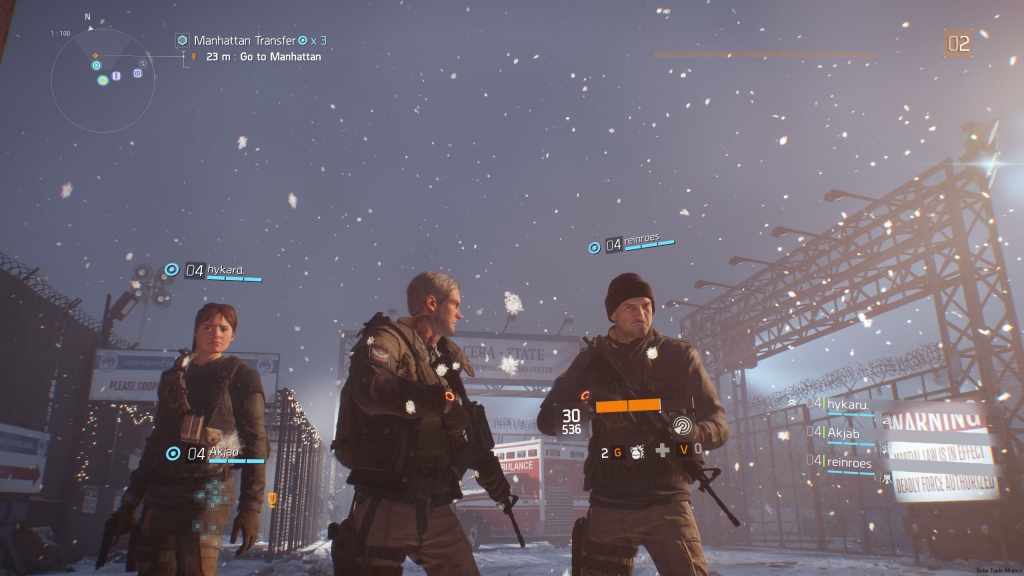Open the circular minimap
The height and width of the screenshot is (576, 1024).
click(103, 80)
